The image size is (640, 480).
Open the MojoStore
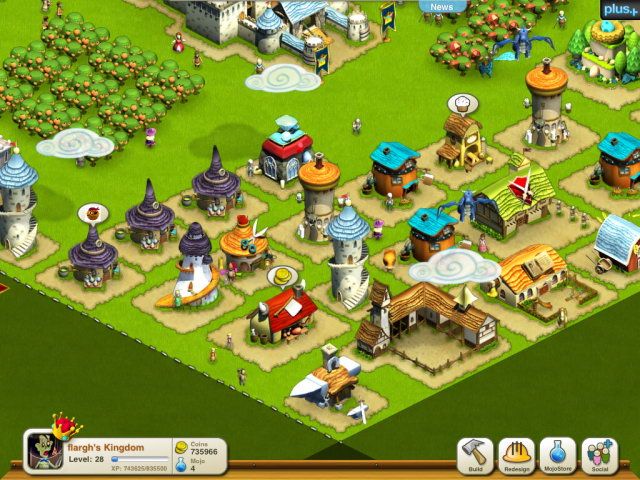pos(557,455)
